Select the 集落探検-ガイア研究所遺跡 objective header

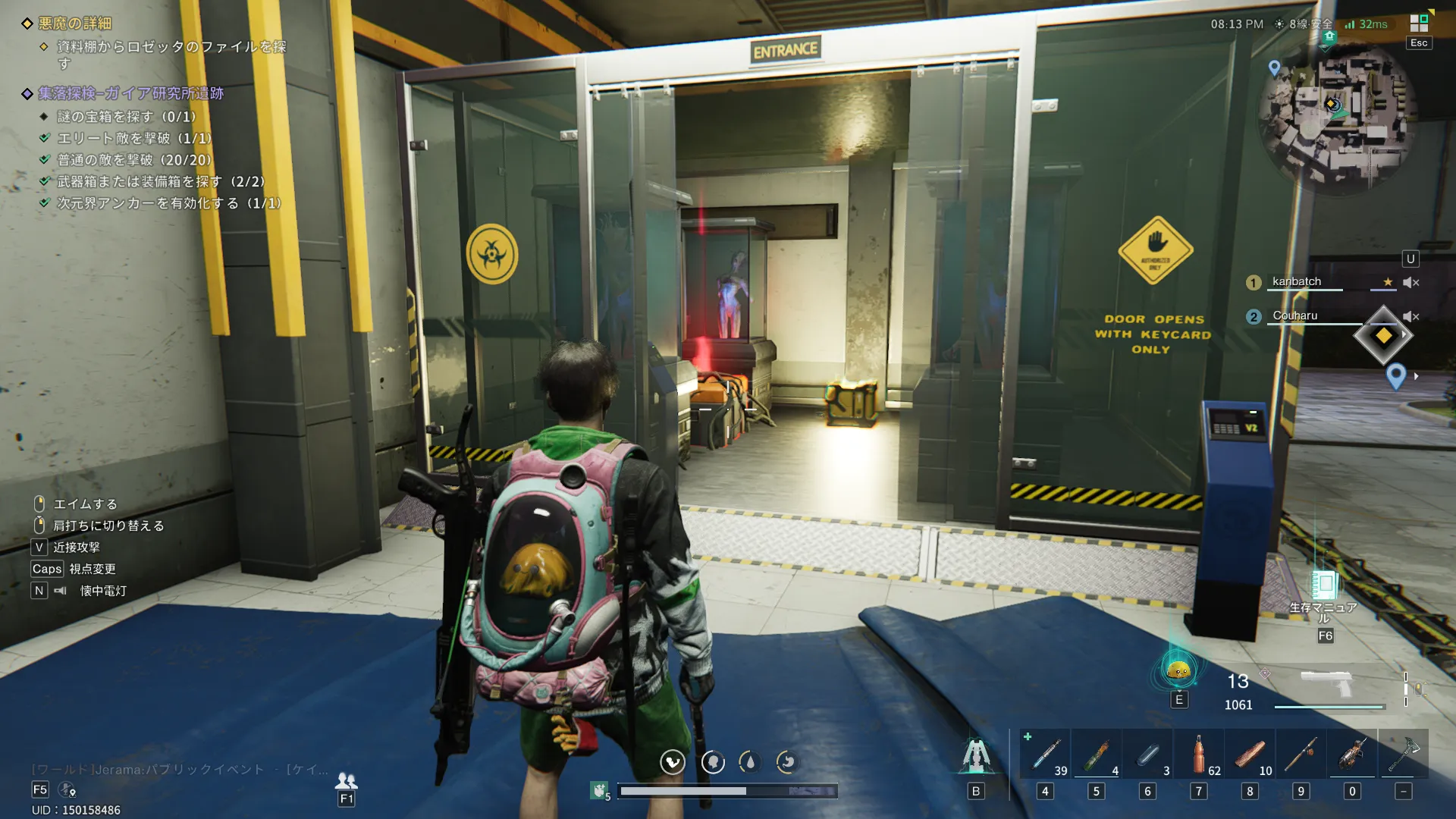tap(130, 93)
